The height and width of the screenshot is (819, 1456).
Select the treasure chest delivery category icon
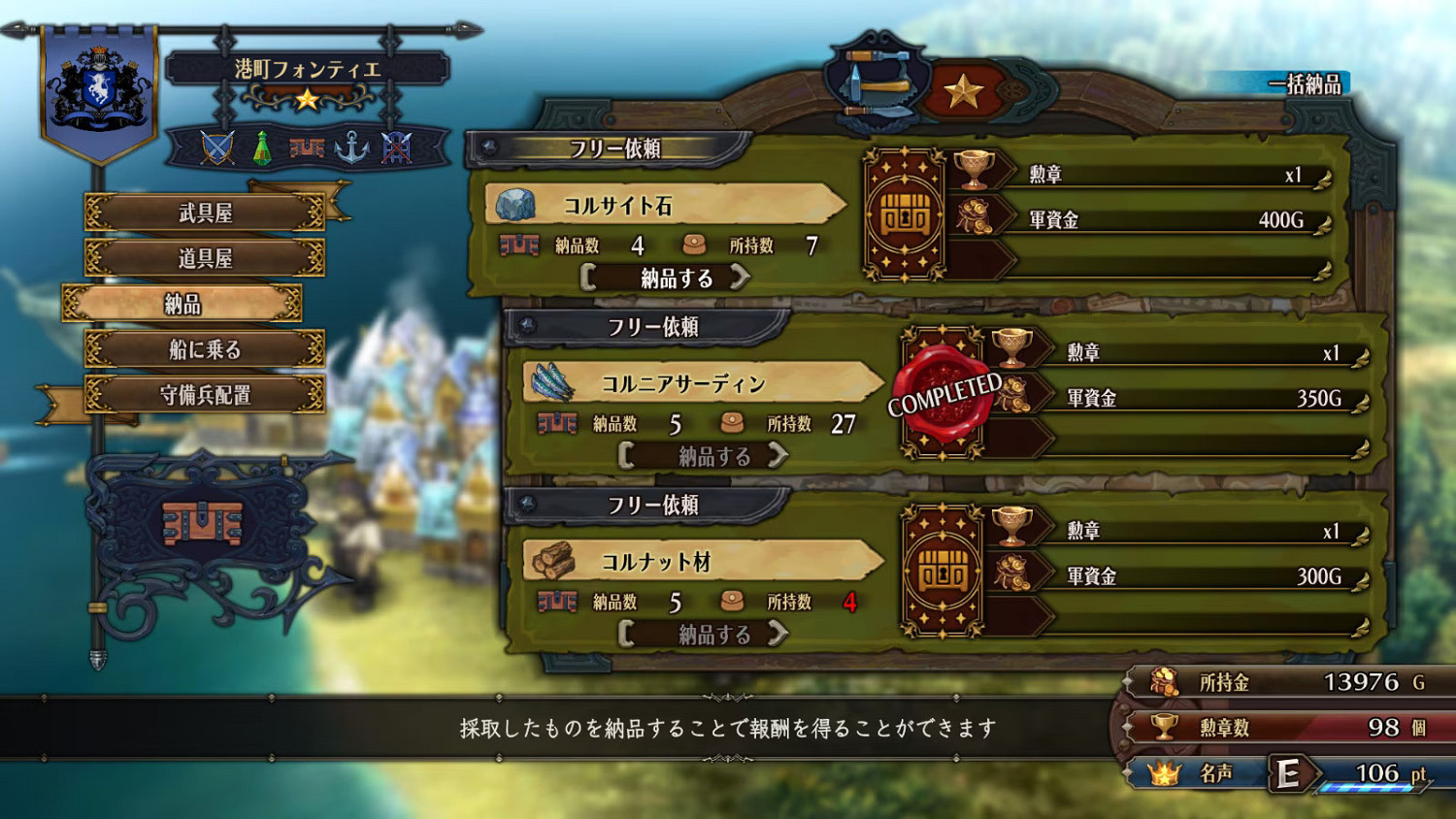pyautogui.click(x=306, y=148)
